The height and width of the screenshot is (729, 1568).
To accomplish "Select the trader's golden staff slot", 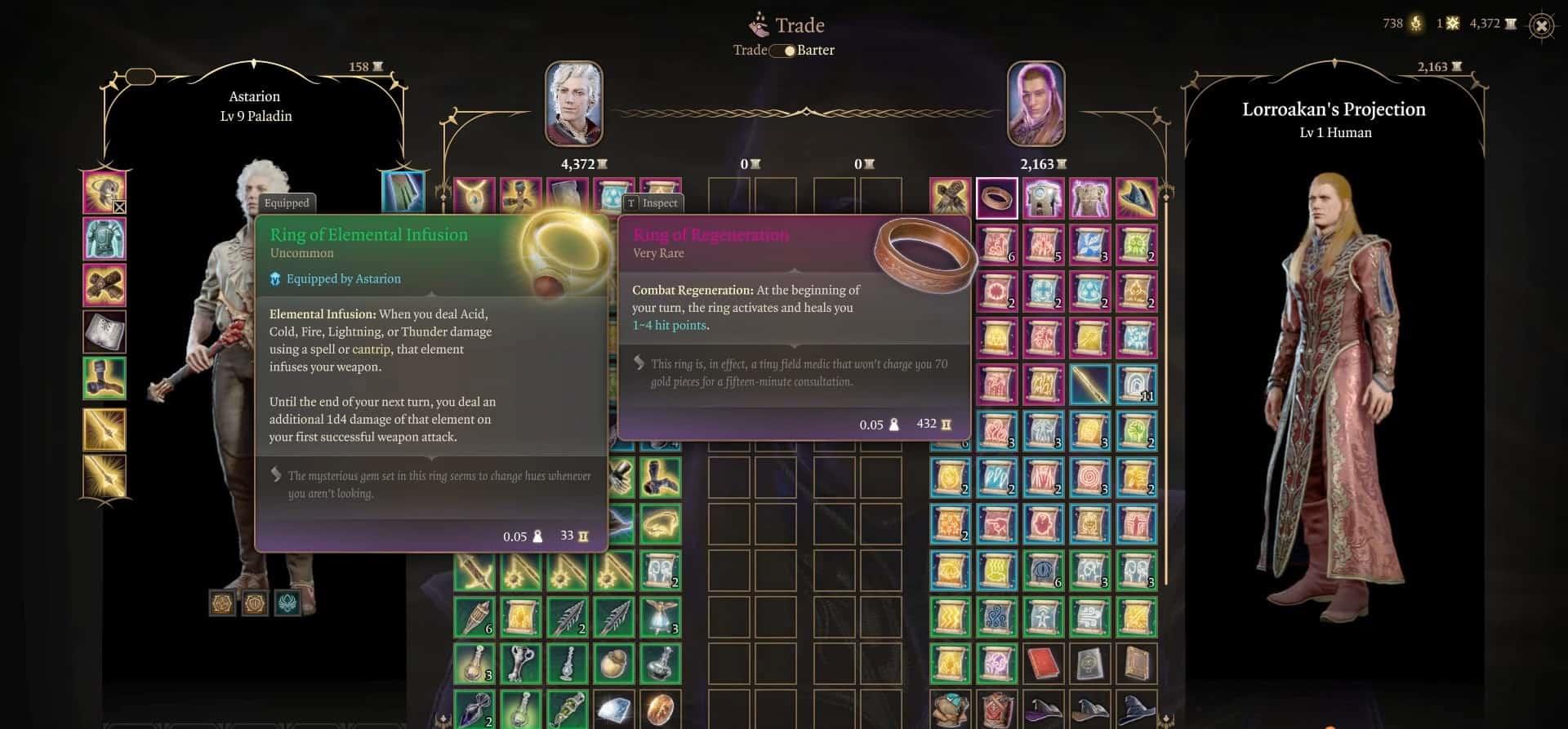I will (1089, 385).
